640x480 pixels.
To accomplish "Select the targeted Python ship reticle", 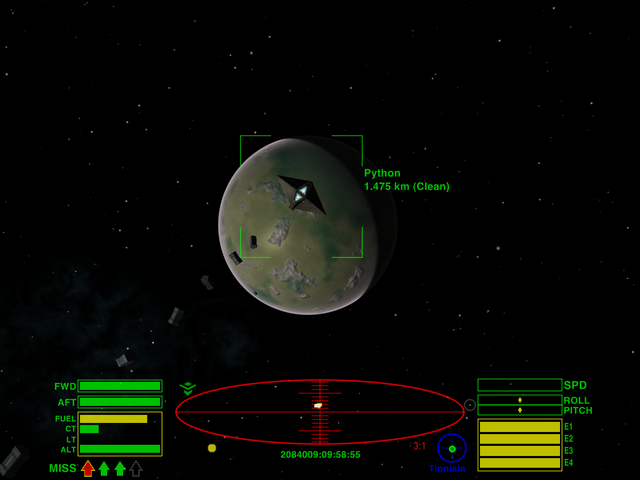I will pos(301,195).
